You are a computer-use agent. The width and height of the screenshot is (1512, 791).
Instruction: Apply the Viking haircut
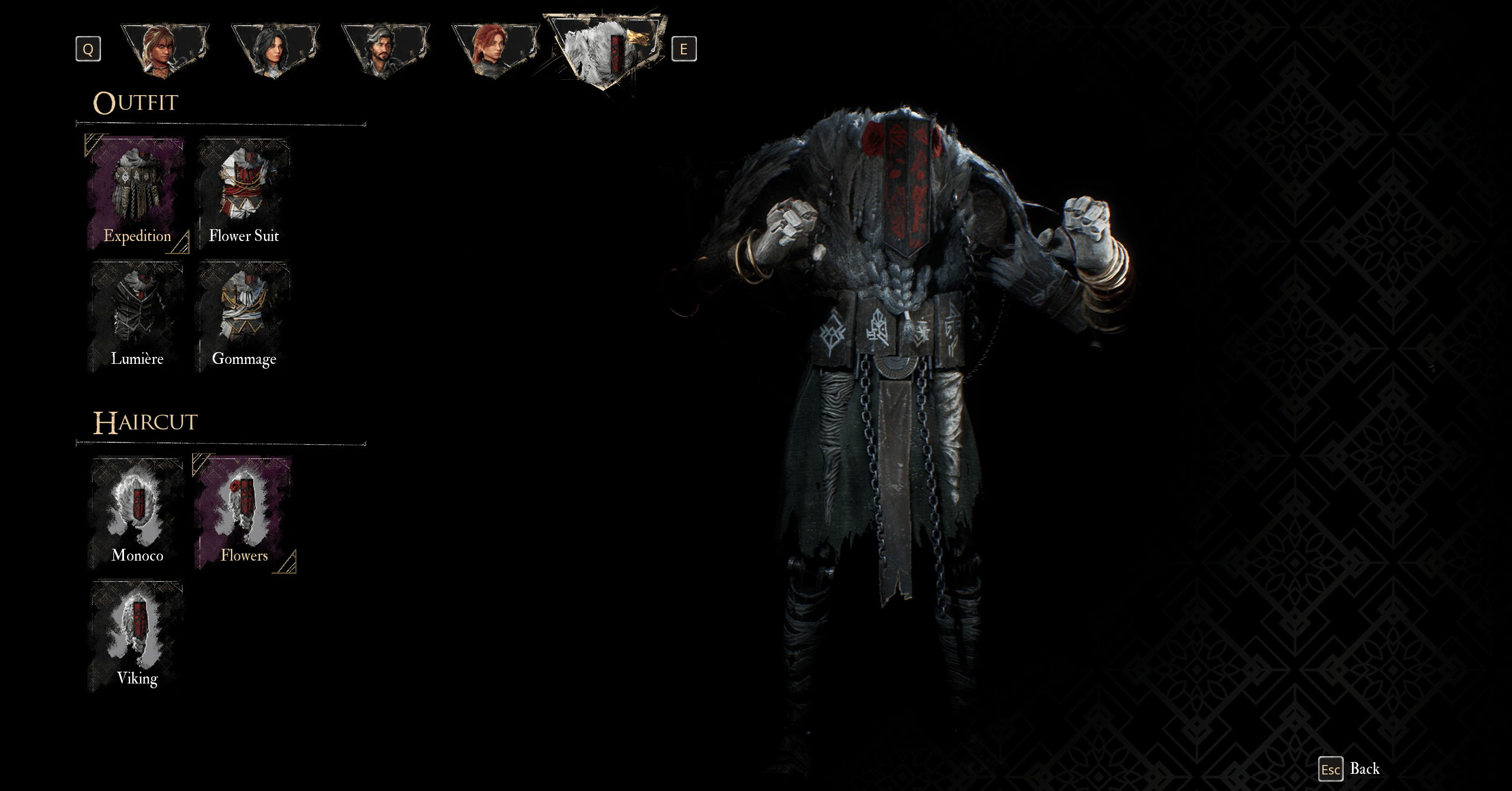[x=137, y=636]
